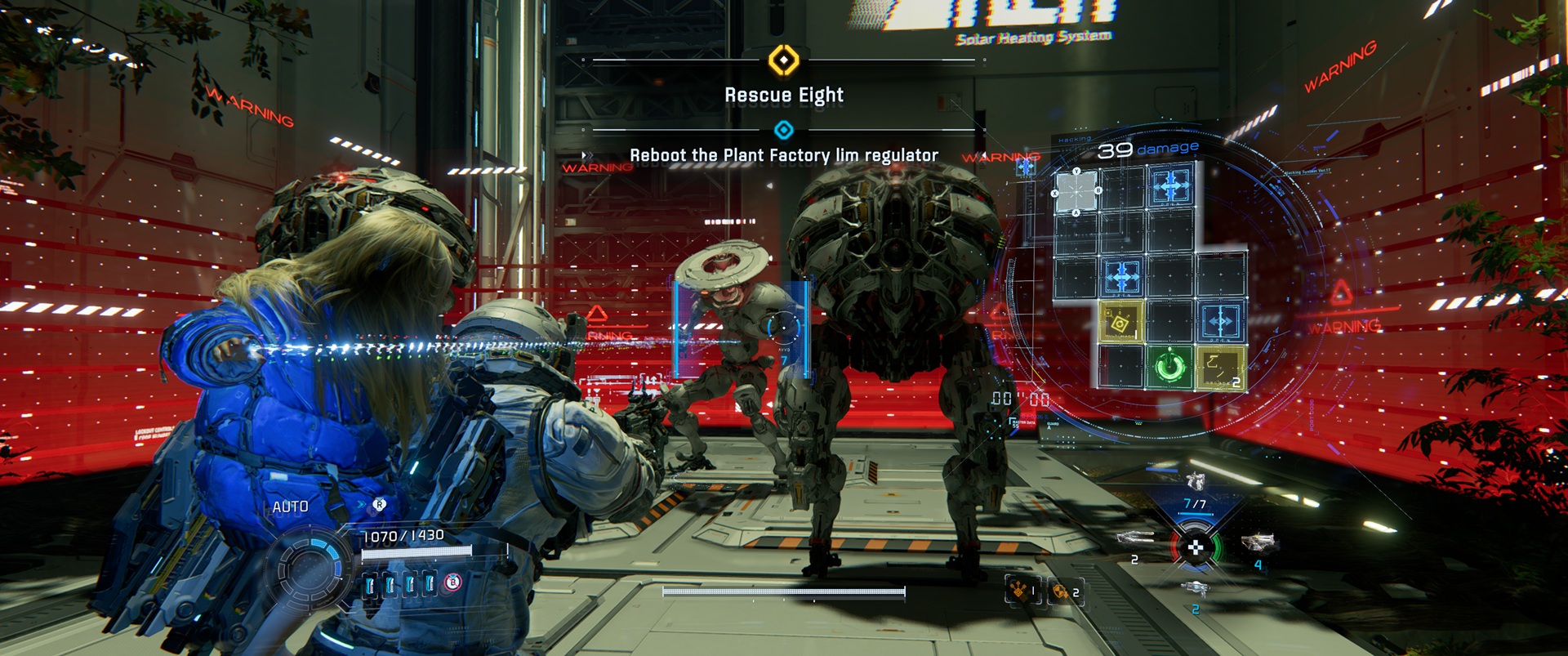Click the Rescue Eight objective tracker

pyautogui.click(x=783, y=95)
